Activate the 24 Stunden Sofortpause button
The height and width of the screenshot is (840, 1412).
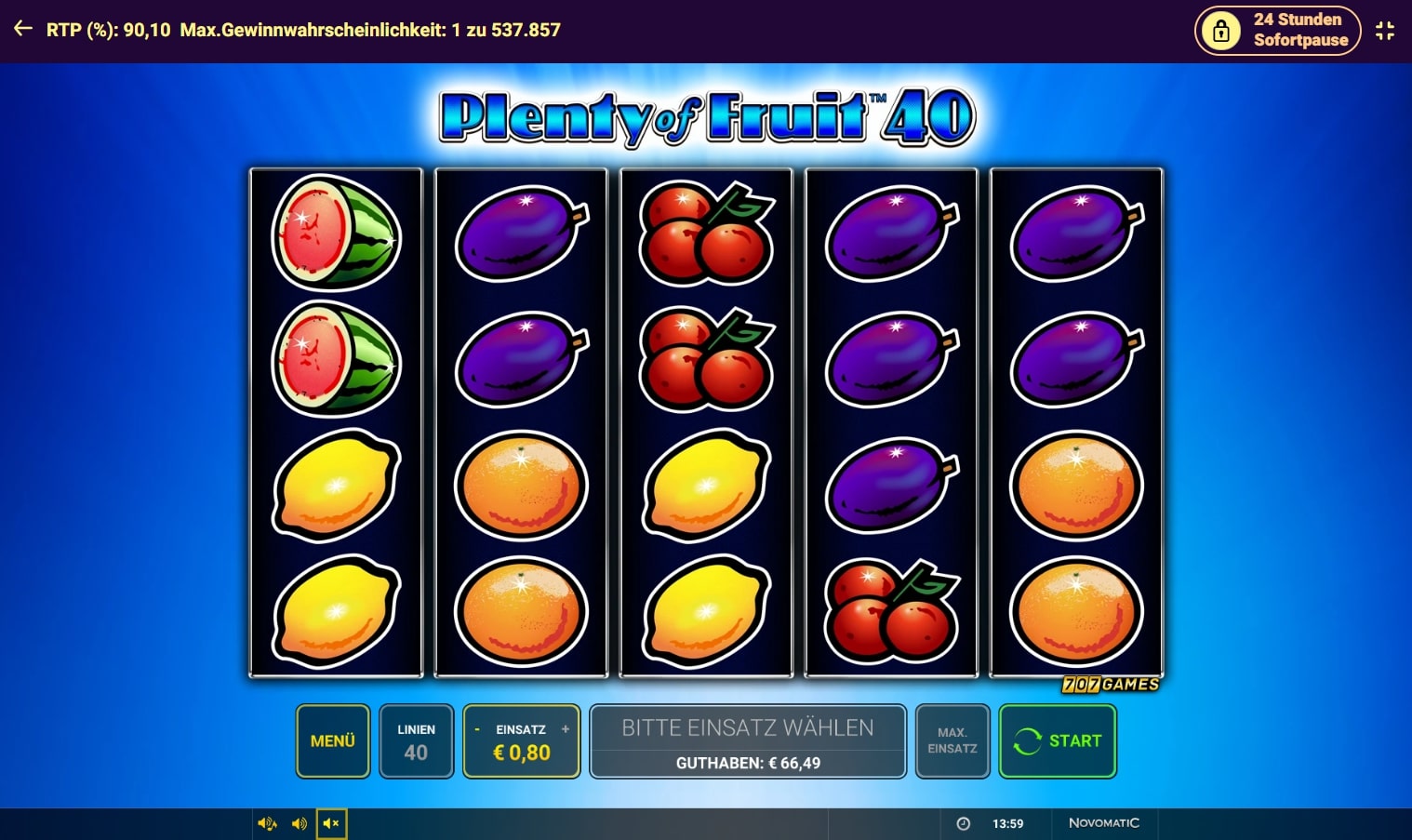1277,30
